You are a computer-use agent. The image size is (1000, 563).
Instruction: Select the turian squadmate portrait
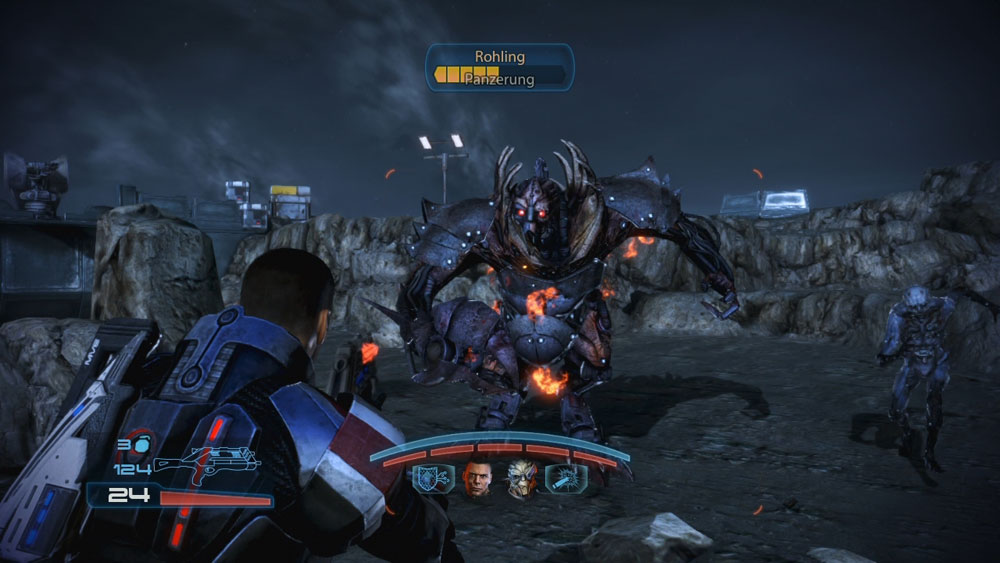[521, 479]
